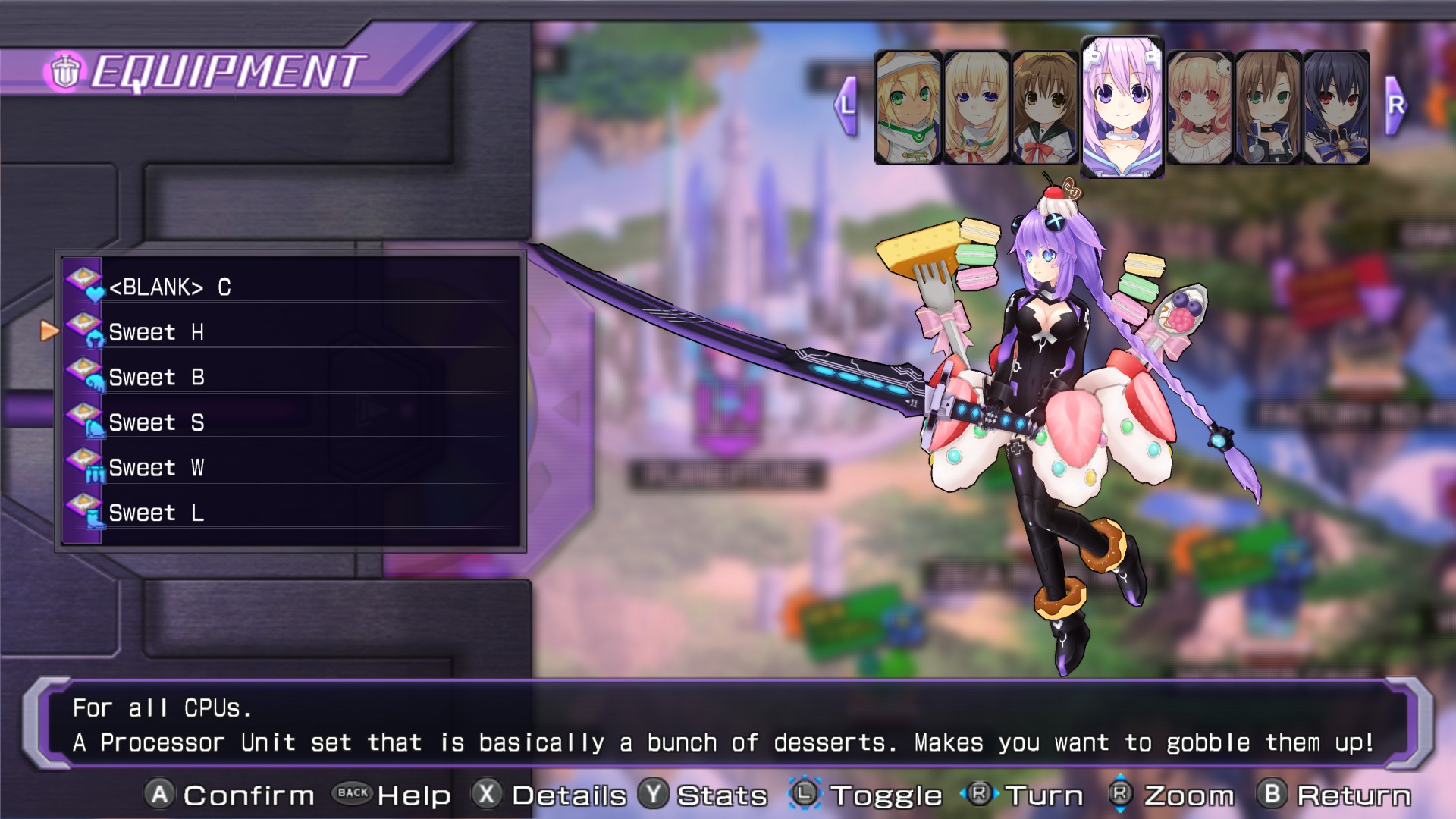This screenshot has width=1456, height=819.
Task: Select Sweet B from the list
Action: click(x=291, y=377)
